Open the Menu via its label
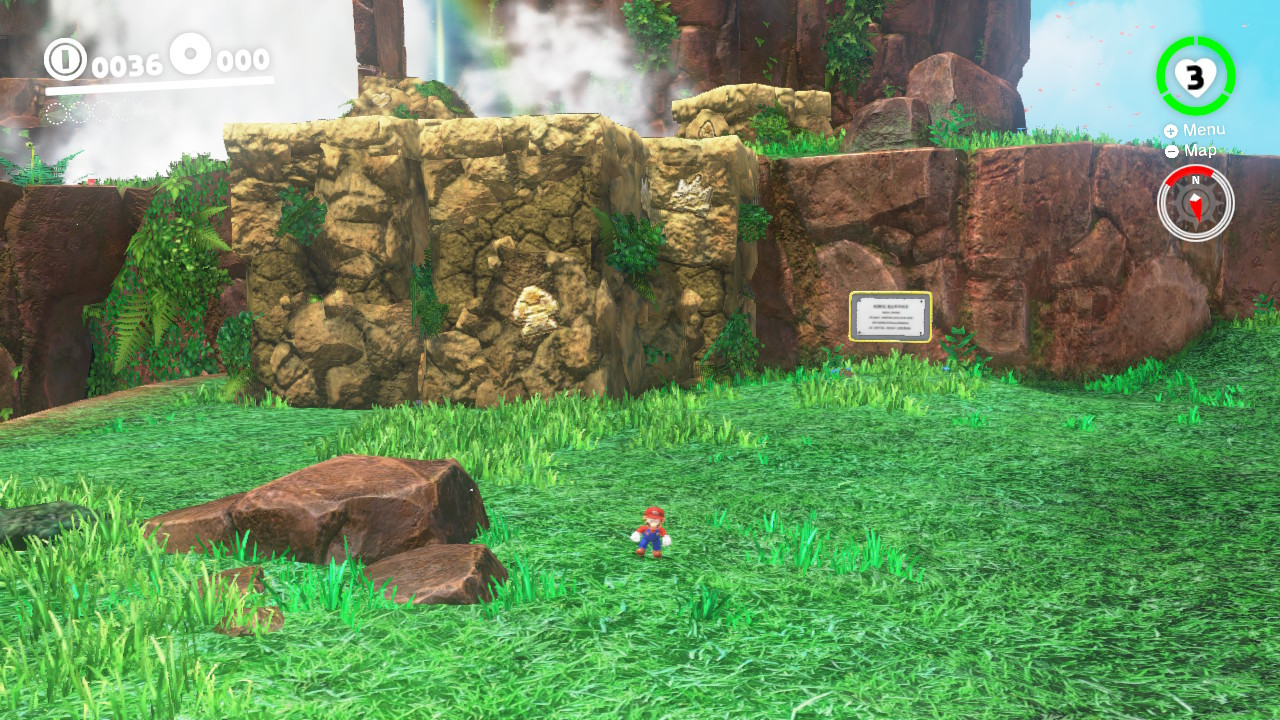The width and height of the screenshot is (1280, 720). point(1204,129)
